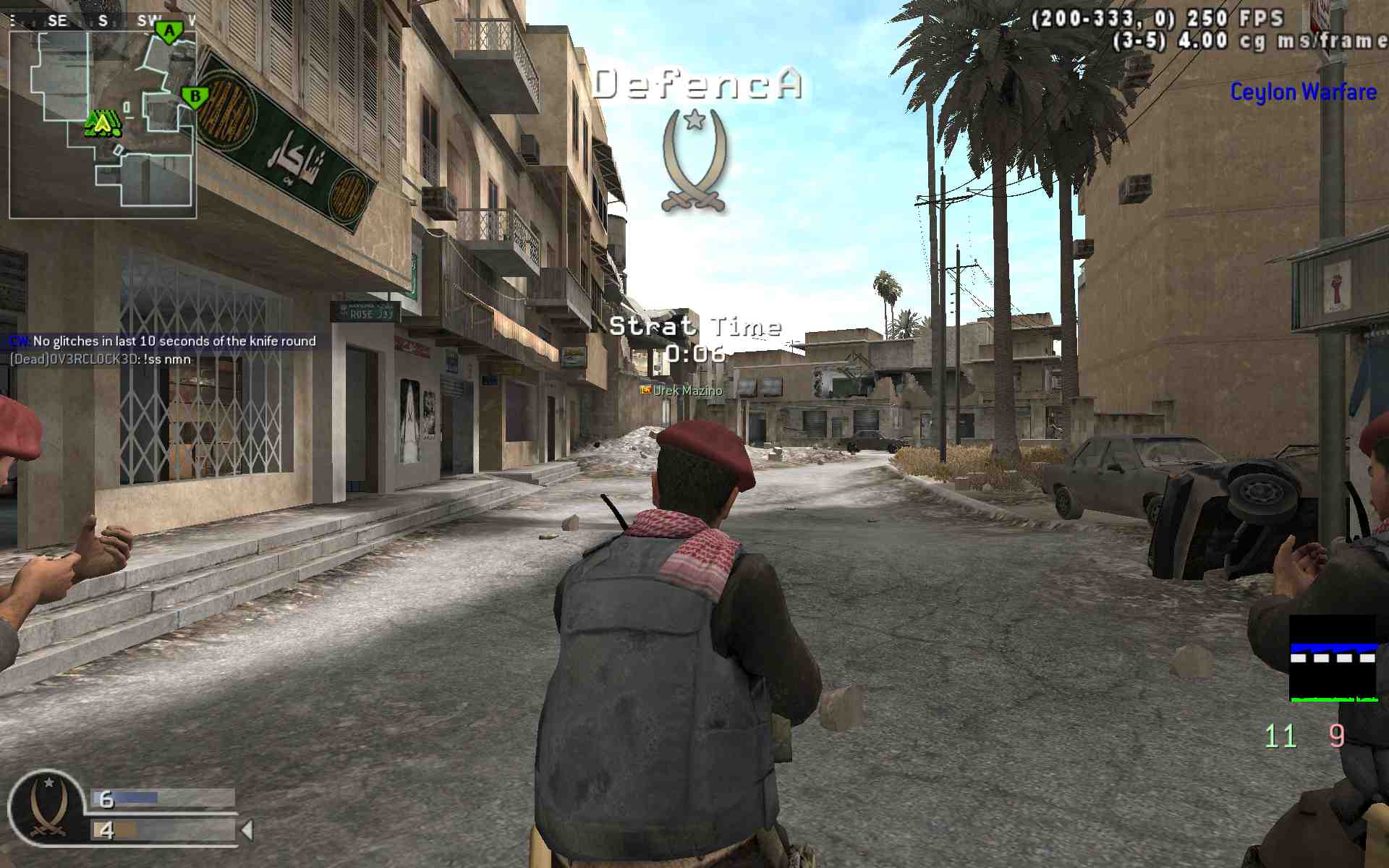Viewport: 1389px width, 868px height.
Task: Select bomb site A marker on minimap
Action: tap(169, 32)
